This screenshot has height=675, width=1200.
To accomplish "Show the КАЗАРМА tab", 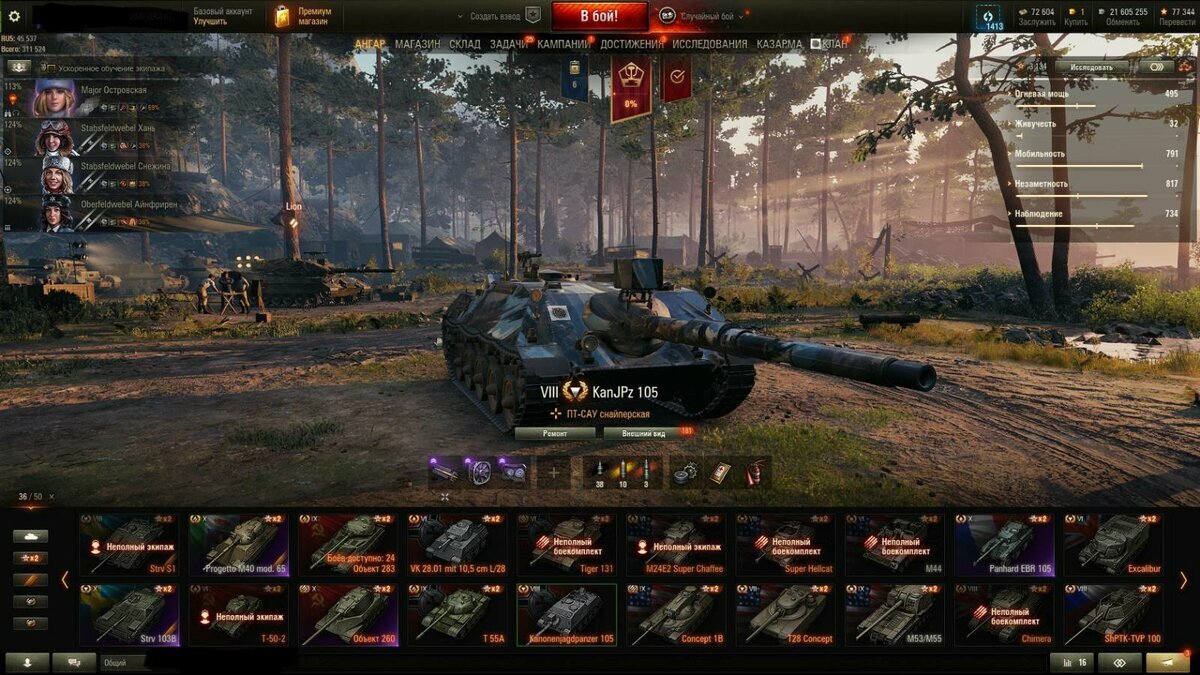I will click(x=779, y=44).
